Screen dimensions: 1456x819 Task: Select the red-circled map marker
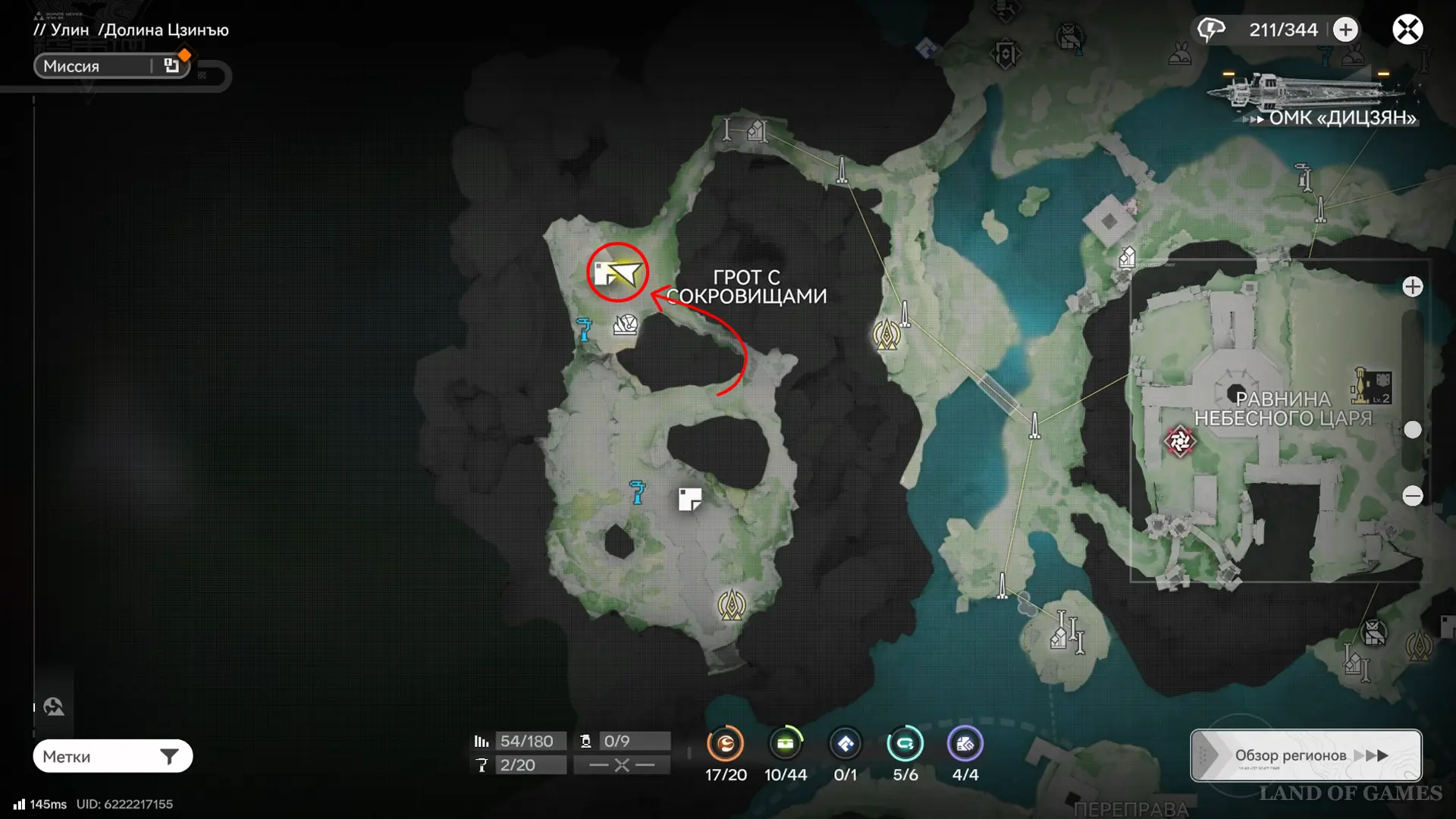tap(617, 273)
